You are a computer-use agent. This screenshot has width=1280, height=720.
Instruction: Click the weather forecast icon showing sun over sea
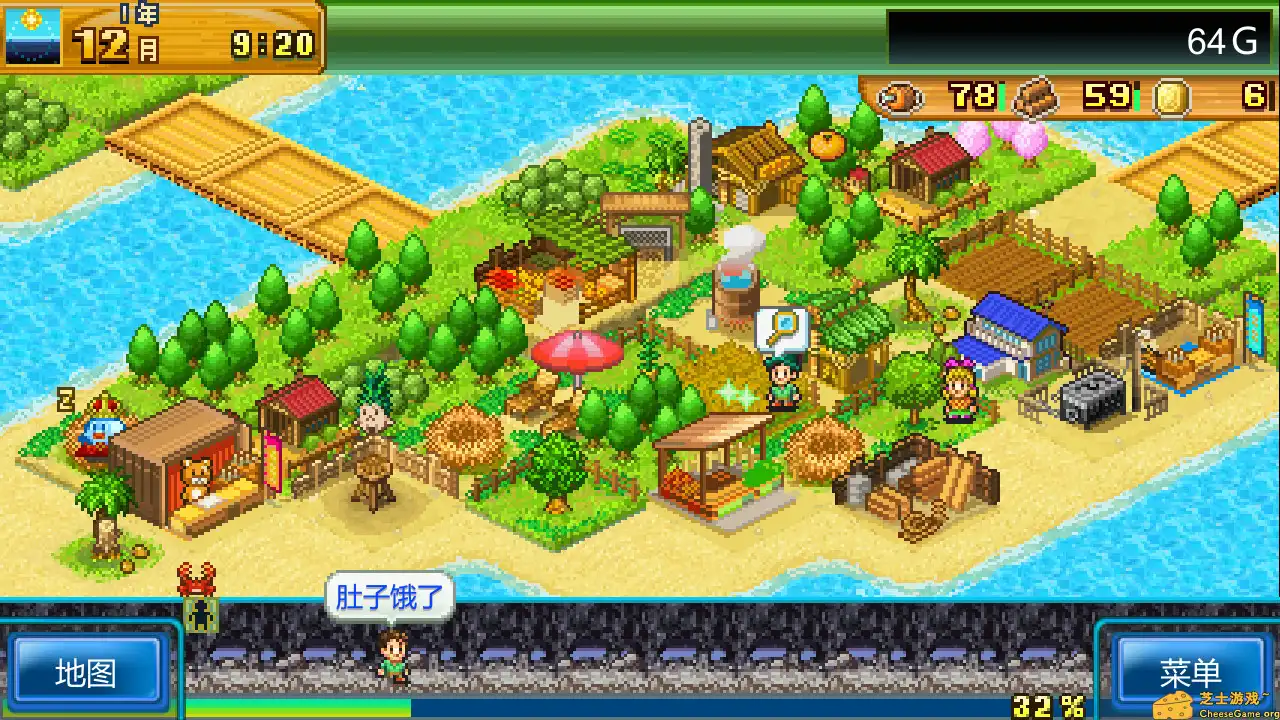pos(31,35)
